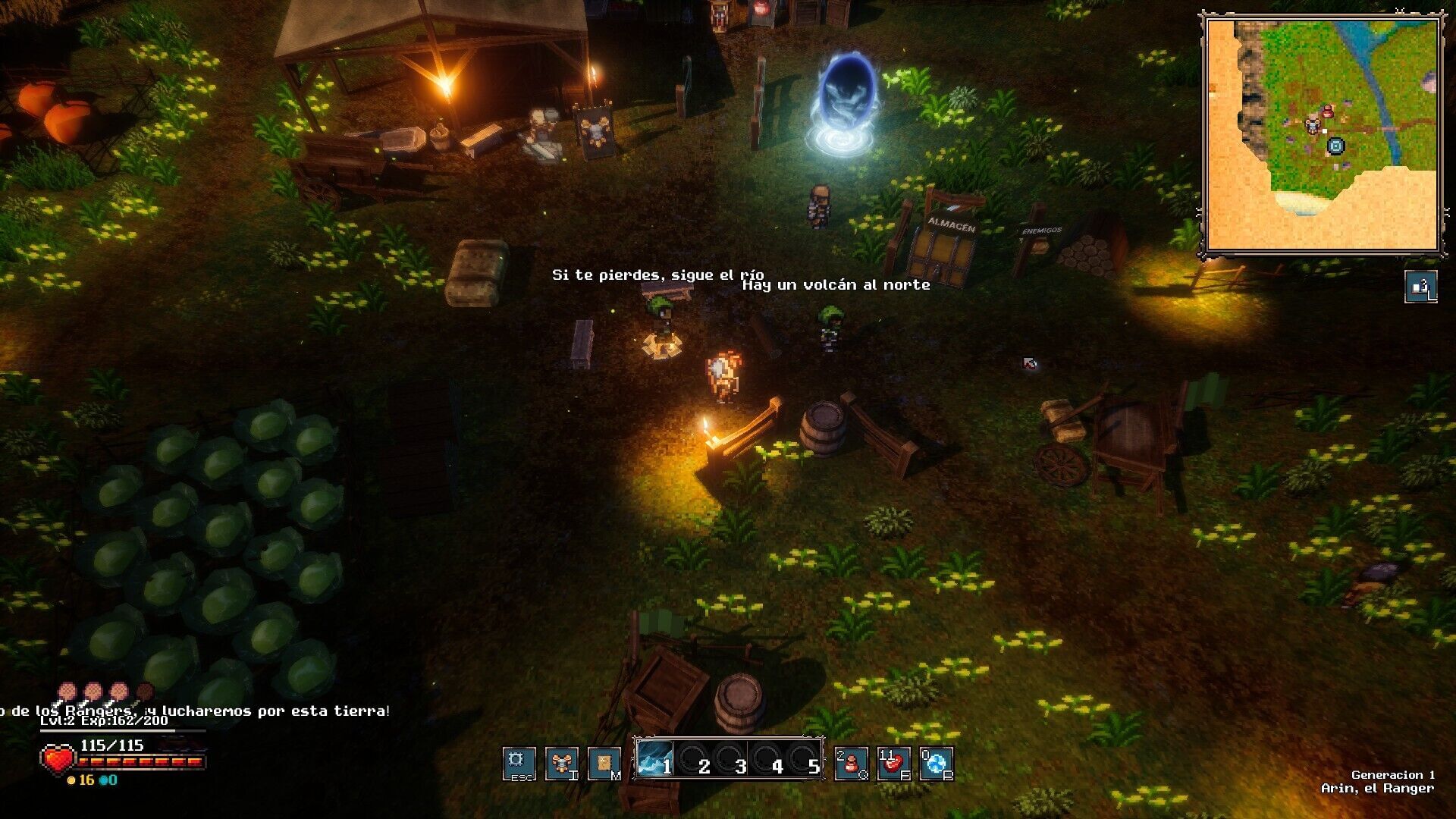Select the red potion marker on minimap
1456x819 pixels.
pos(1328,111)
